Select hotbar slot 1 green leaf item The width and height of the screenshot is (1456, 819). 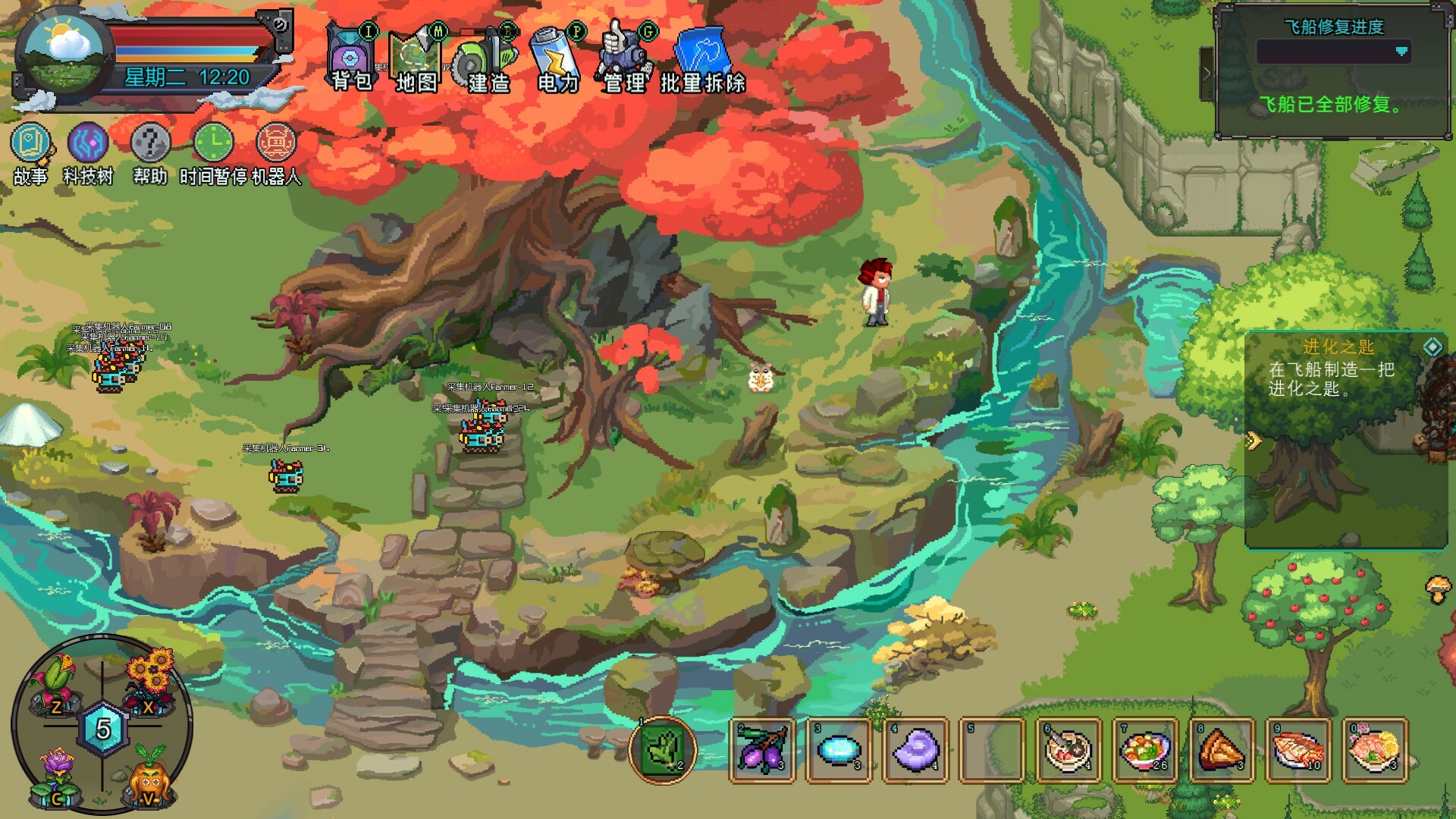pos(661,753)
